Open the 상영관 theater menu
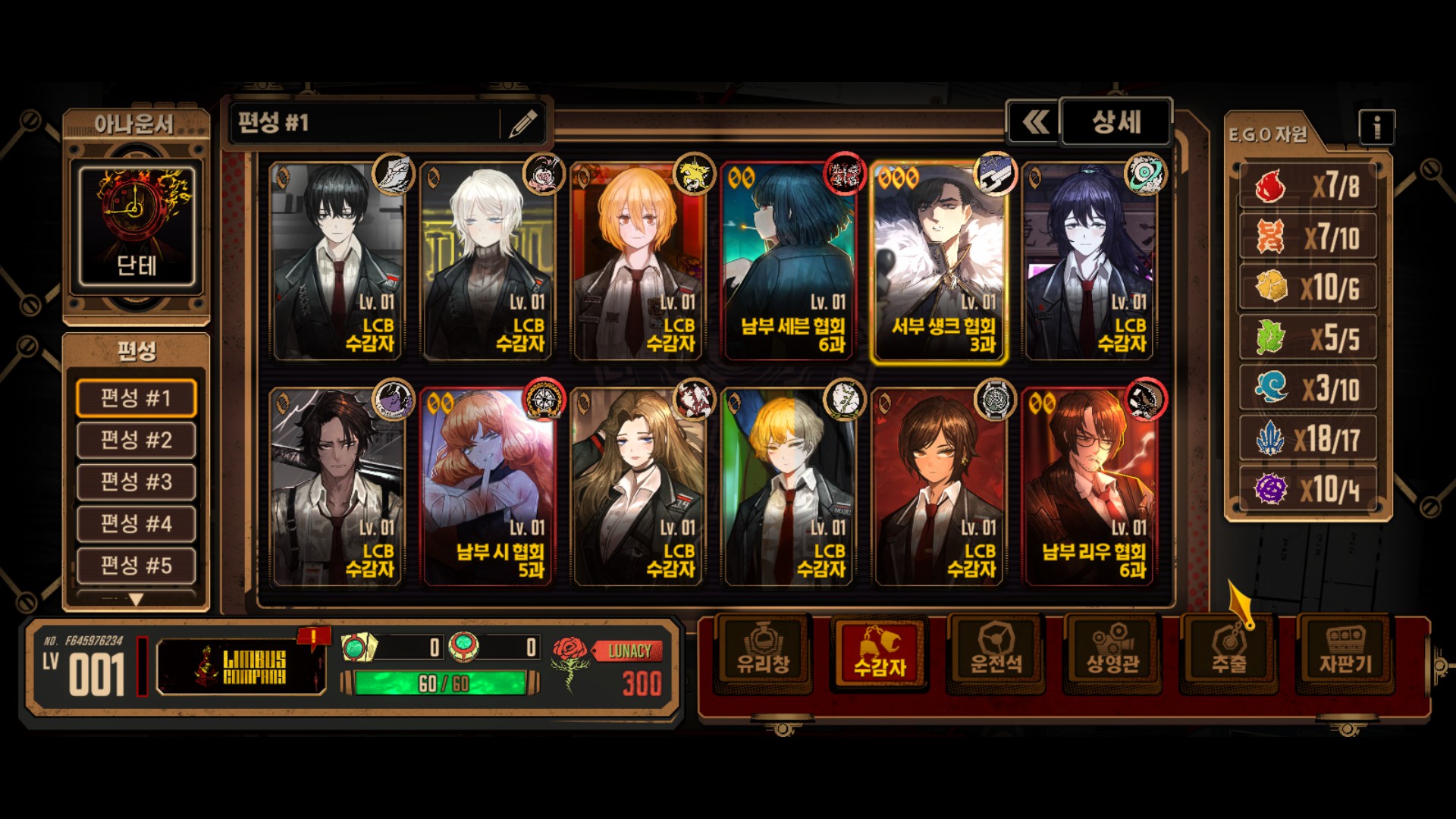 coord(1112,654)
